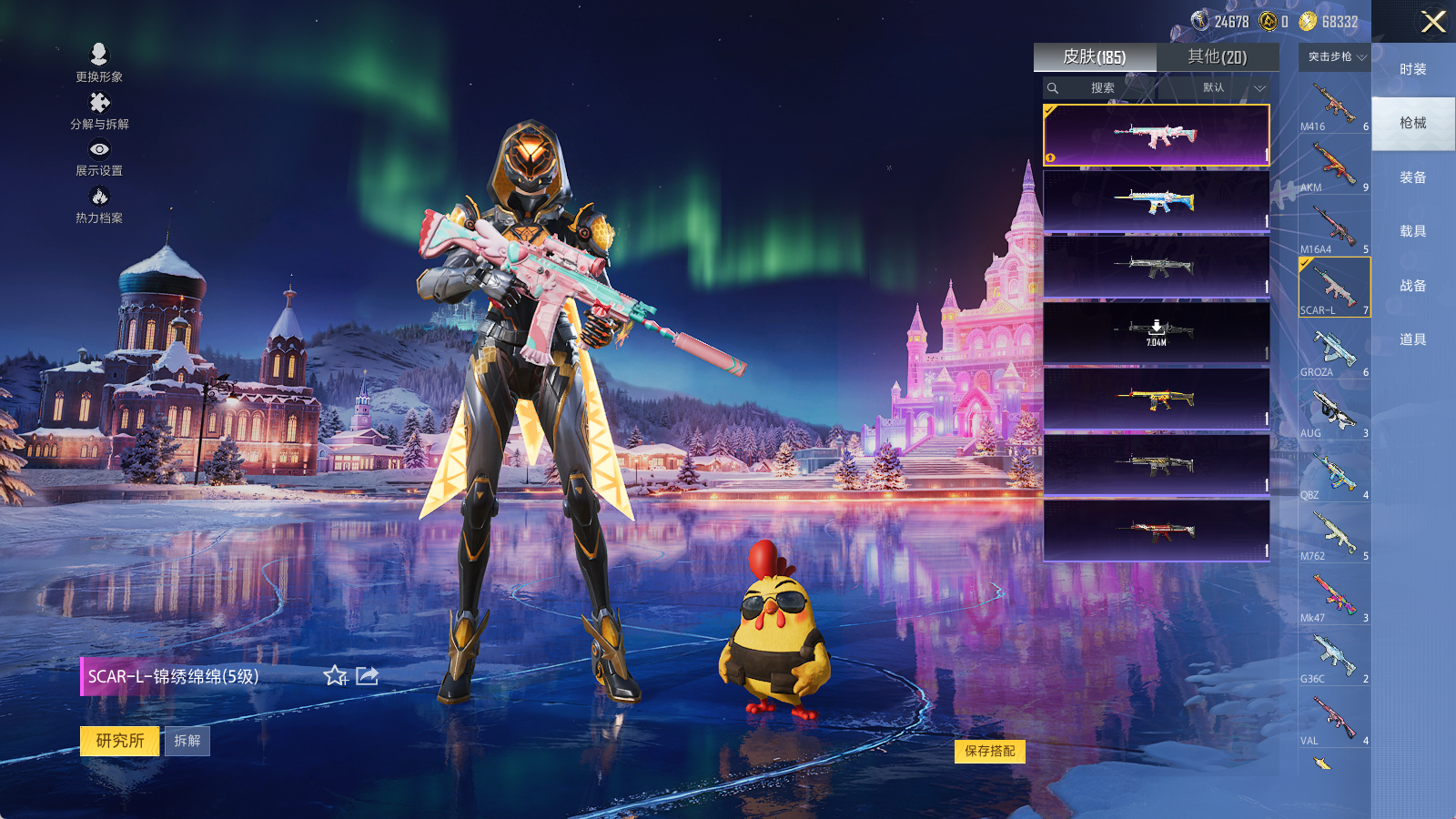Switch to 战备 category

pyautogui.click(x=1412, y=286)
